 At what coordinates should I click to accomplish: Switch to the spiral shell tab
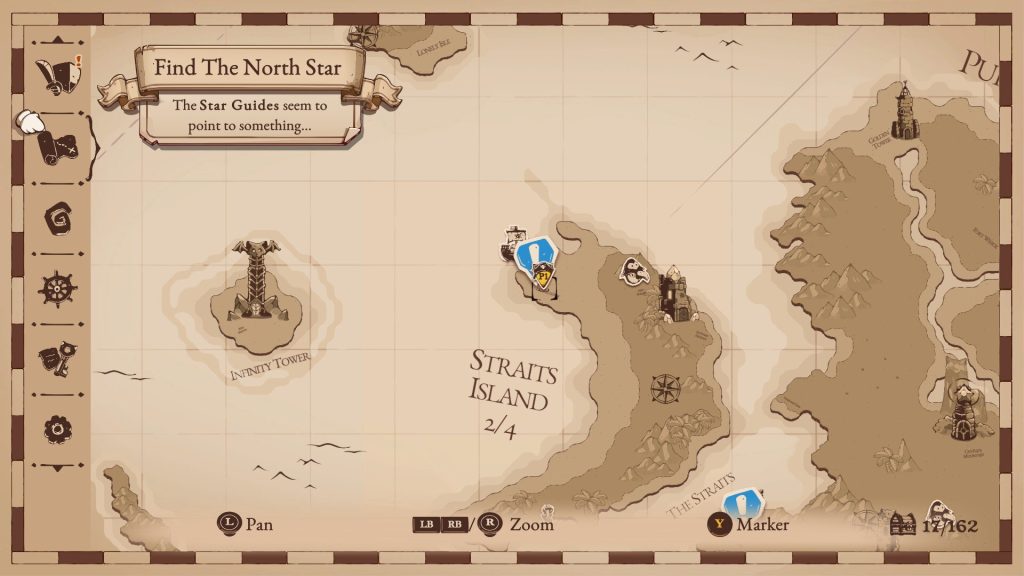pos(57,218)
